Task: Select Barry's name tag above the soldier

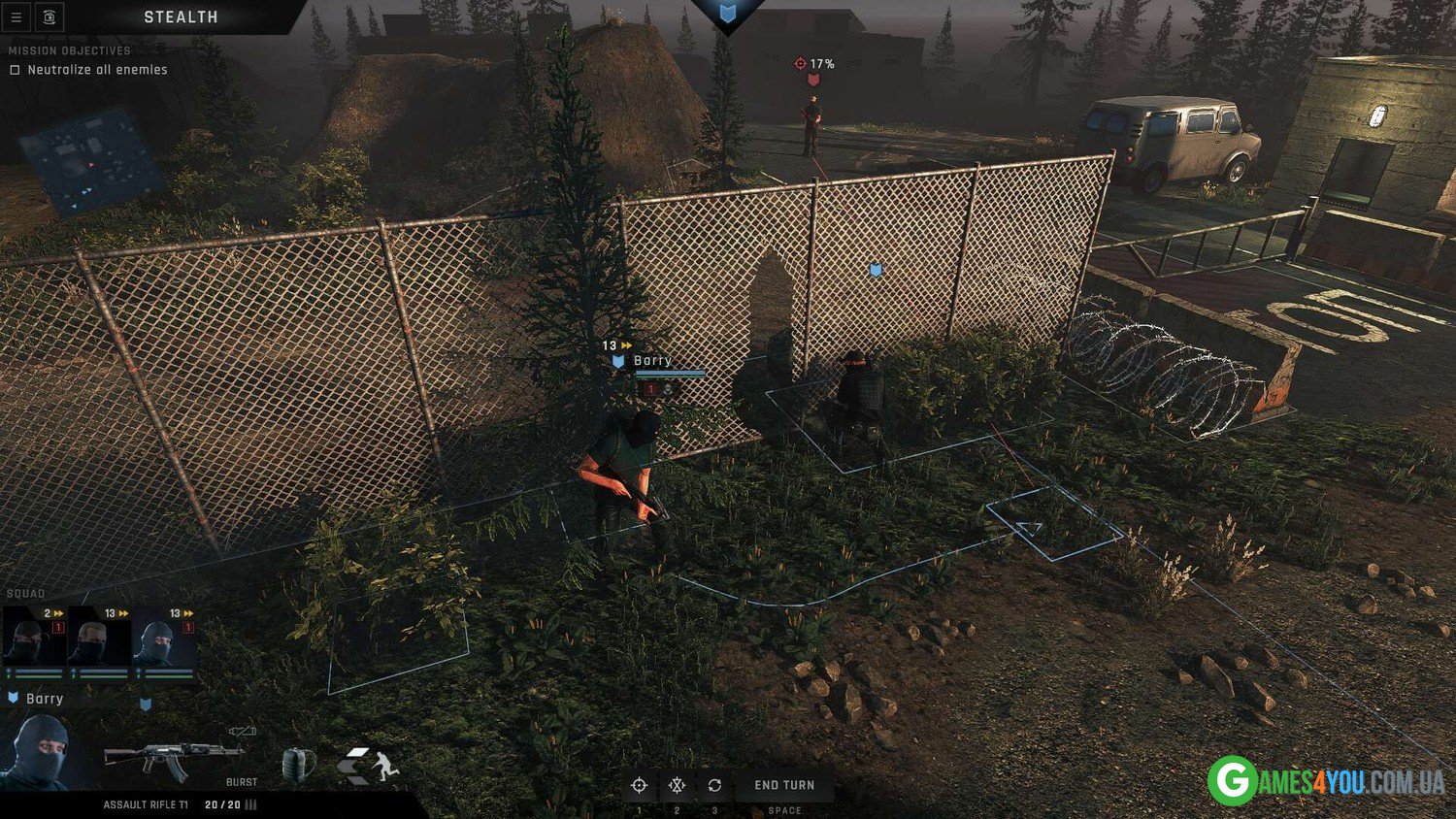Action: click(652, 361)
